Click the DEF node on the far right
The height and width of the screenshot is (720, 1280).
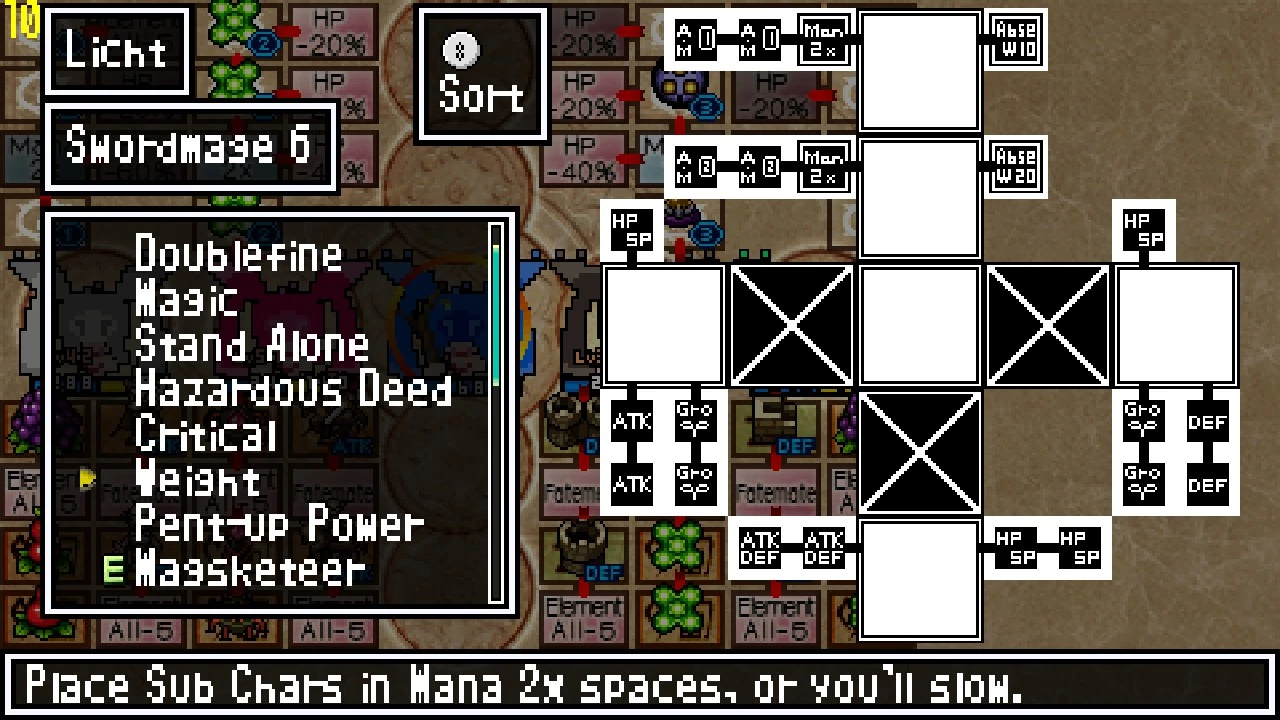[1208, 422]
